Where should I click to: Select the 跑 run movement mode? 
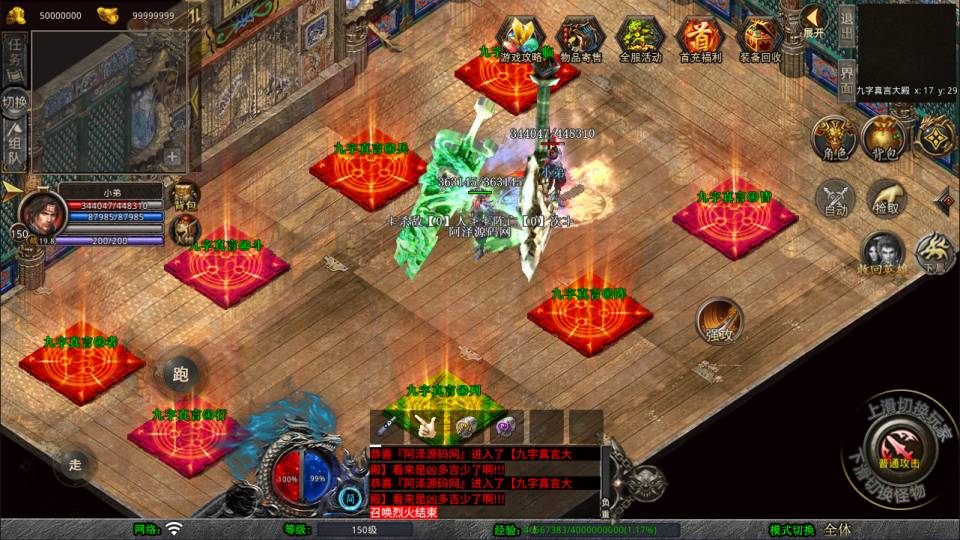tap(180, 375)
